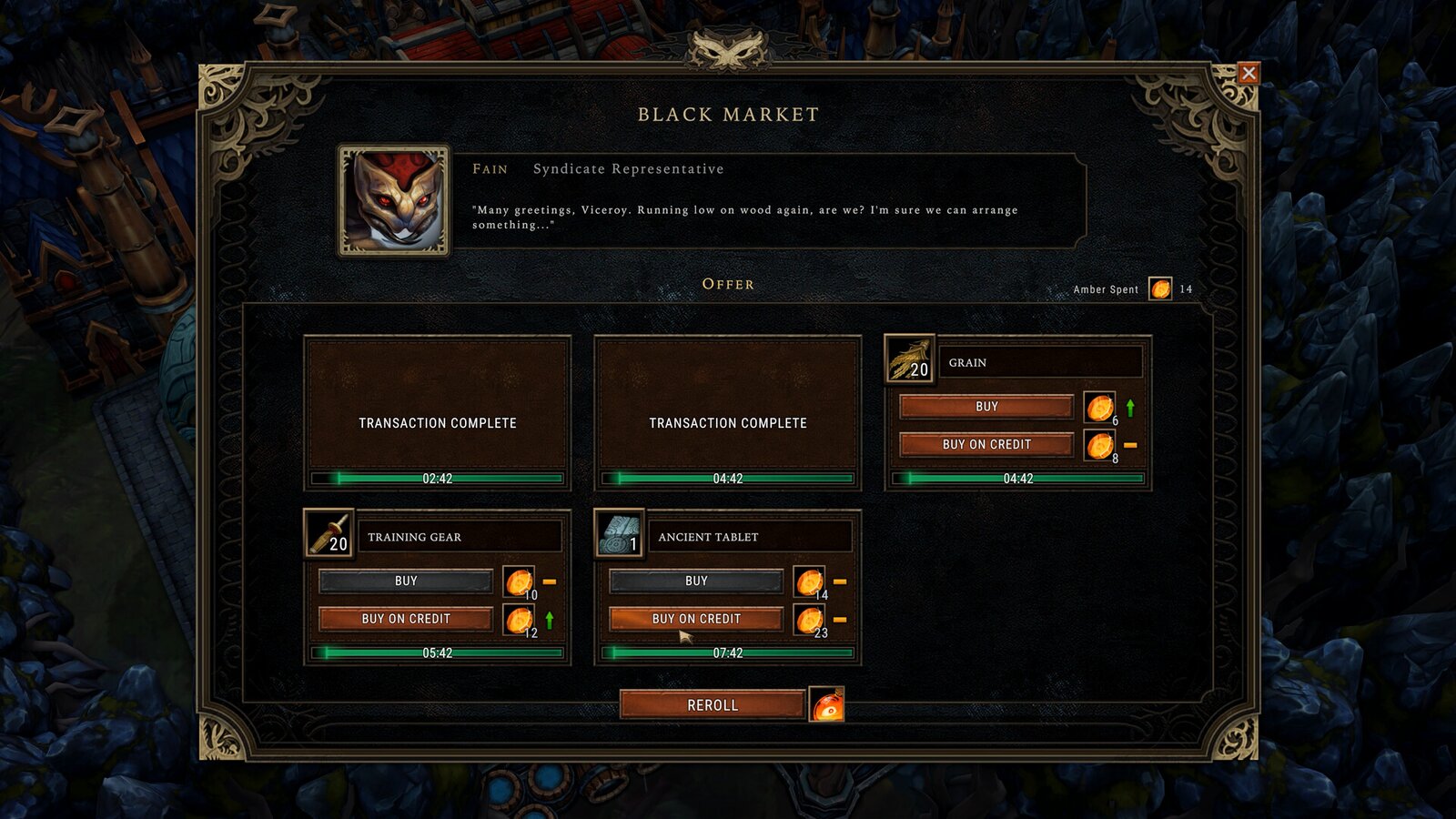Buy Training Gear on credit

pyautogui.click(x=406, y=619)
